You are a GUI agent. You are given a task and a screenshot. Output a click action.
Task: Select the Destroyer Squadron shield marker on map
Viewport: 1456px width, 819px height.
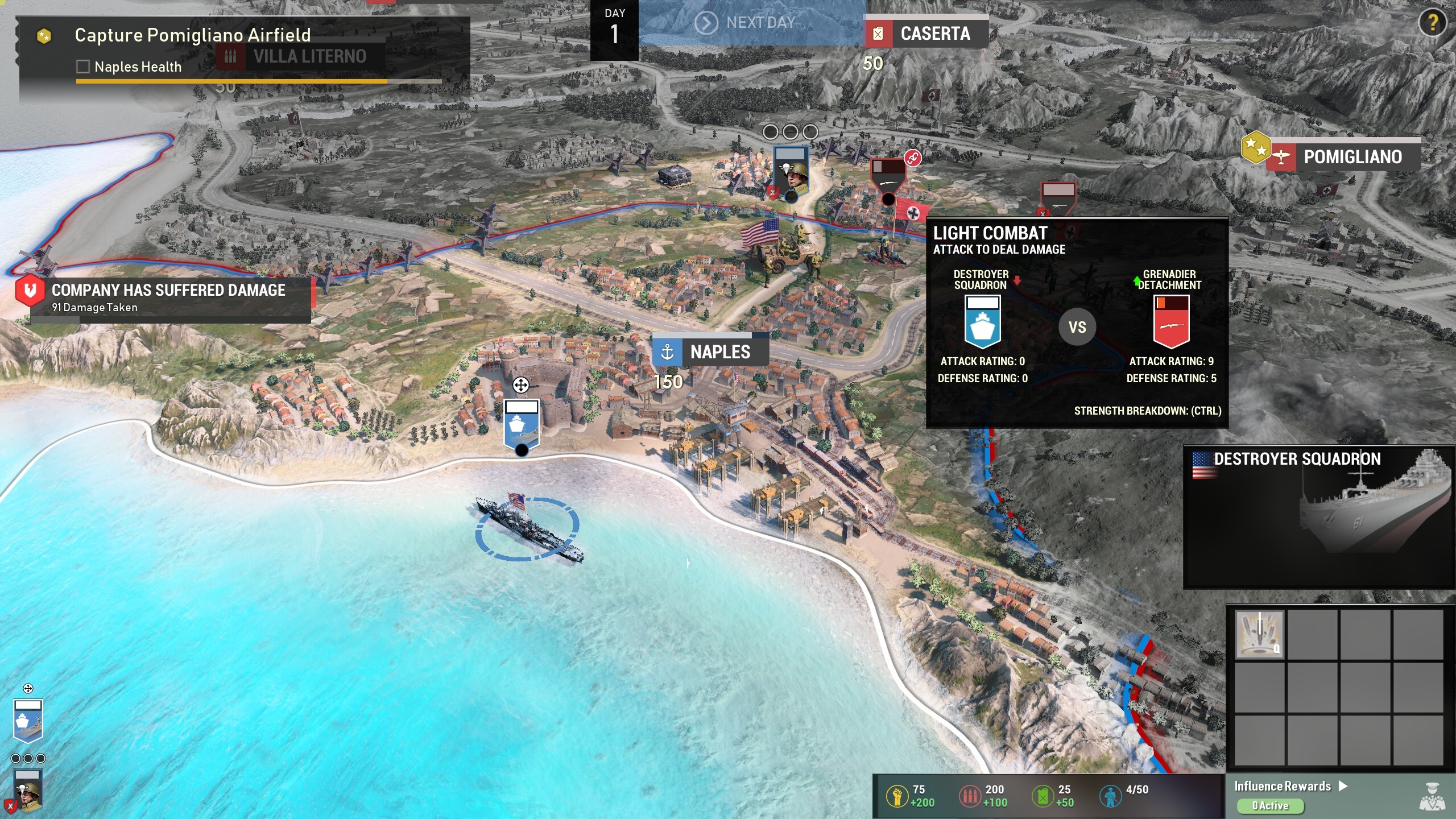tap(521, 424)
